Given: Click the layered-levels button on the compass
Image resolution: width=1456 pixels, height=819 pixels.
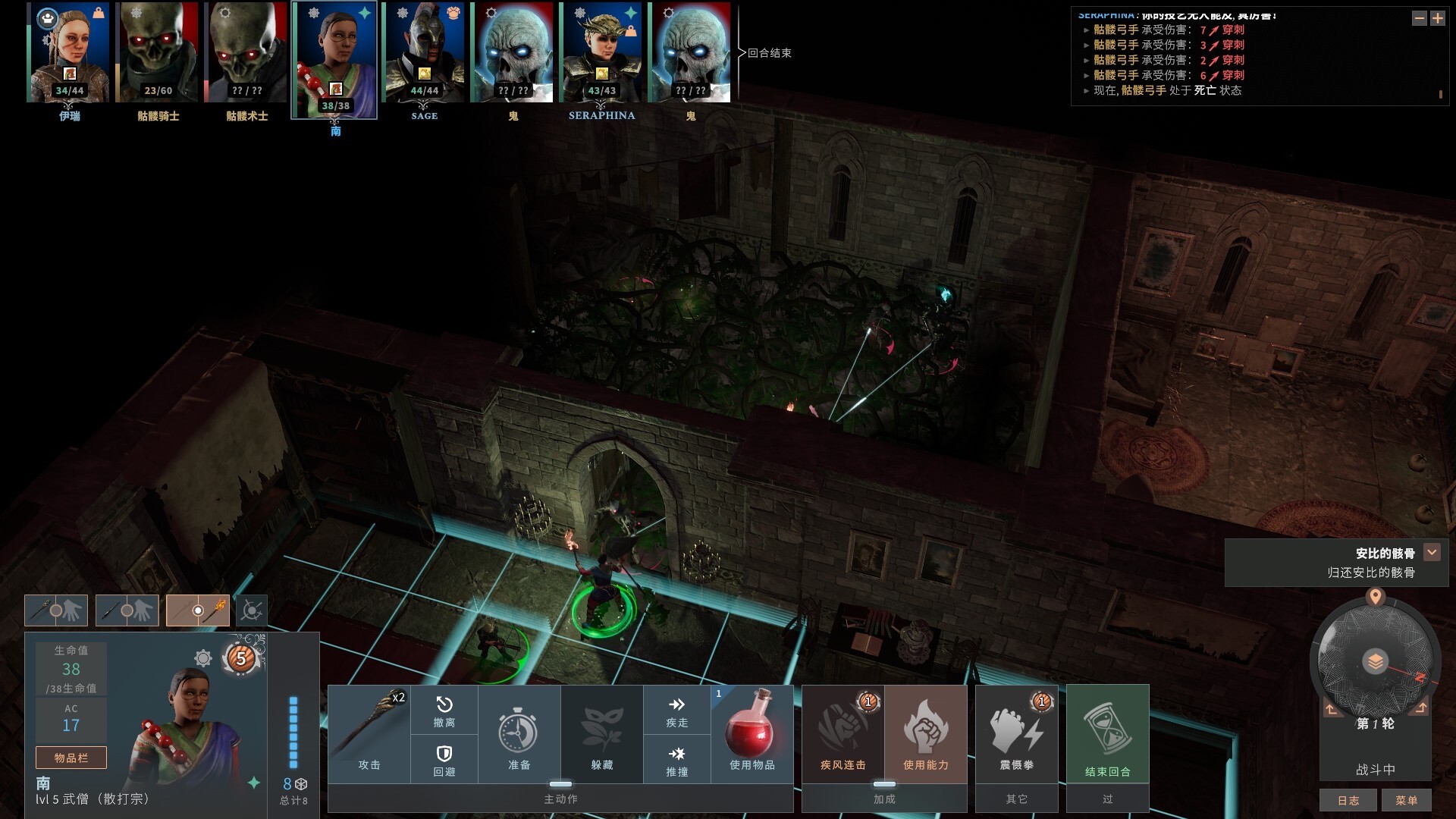Looking at the screenshot, I should (x=1375, y=661).
